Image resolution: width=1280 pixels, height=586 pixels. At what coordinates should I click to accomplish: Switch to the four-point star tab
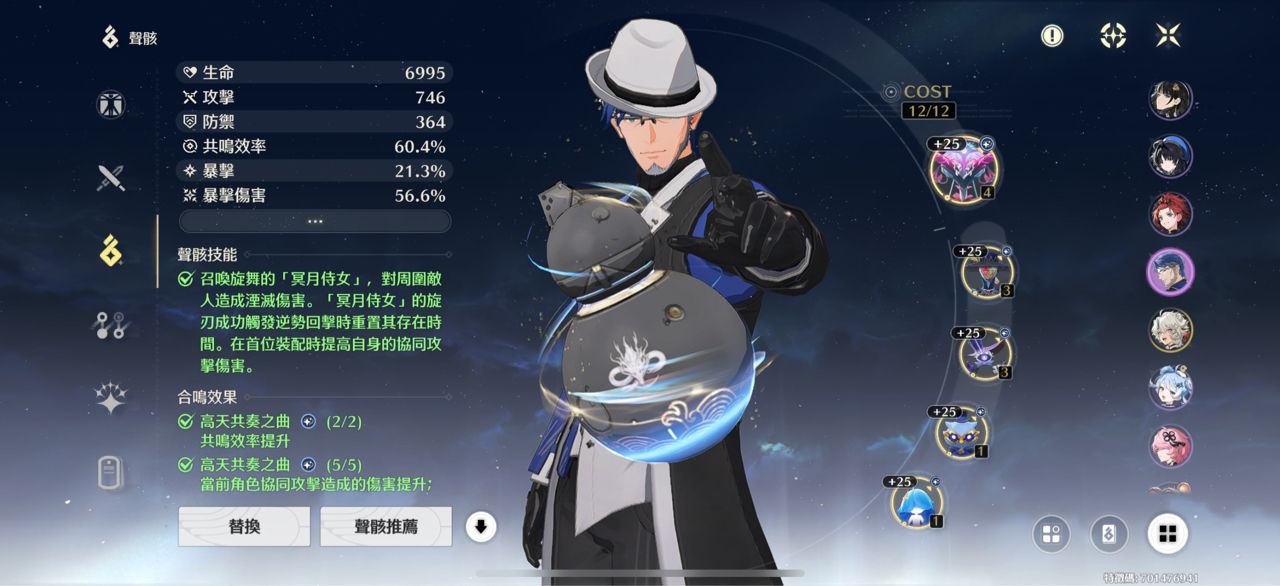pyautogui.click(x=111, y=398)
